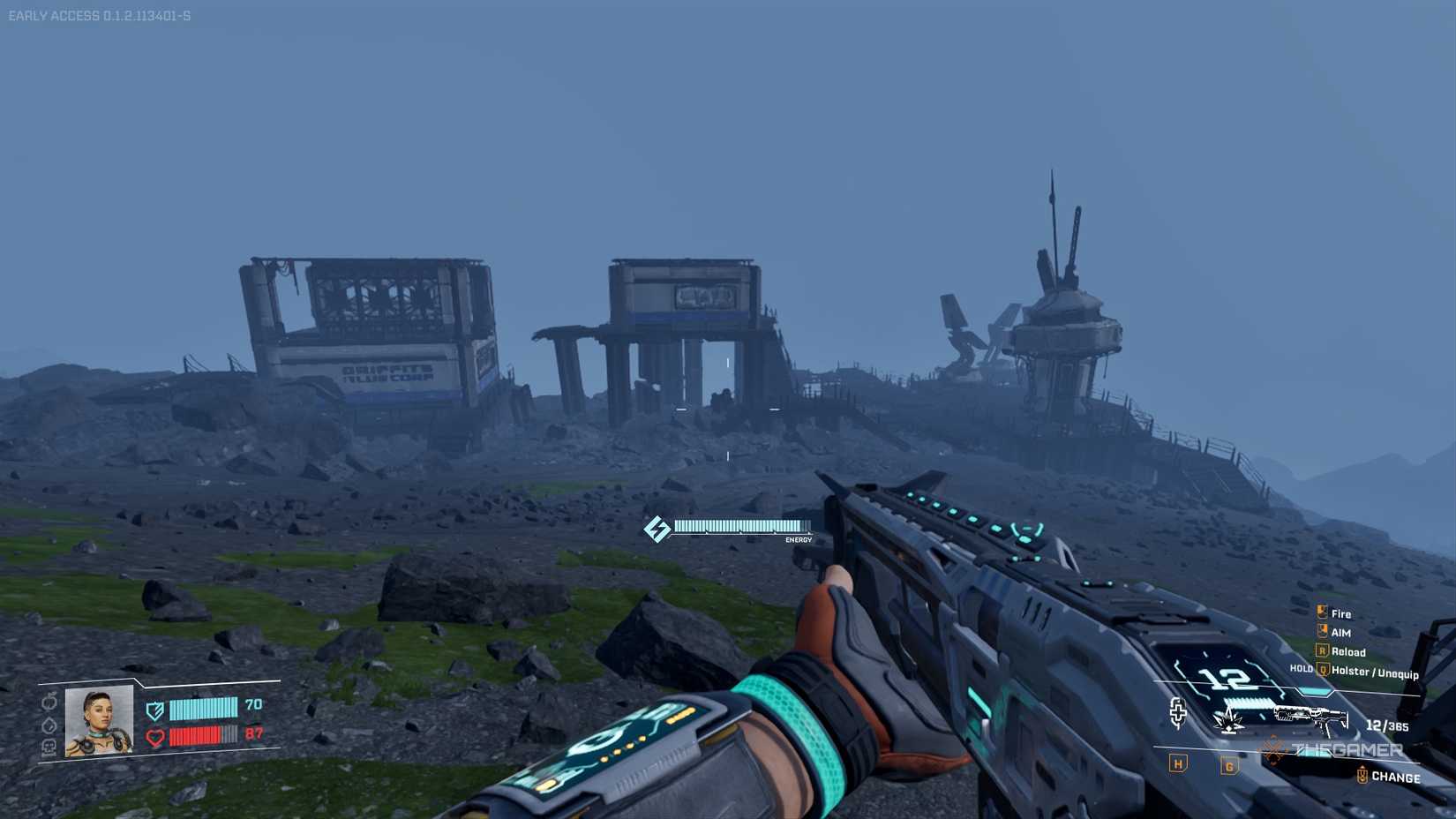The height and width of the screenshot is (819, 1456).
Task: Select the energy bolt icon on the Energy bar
Action: point(657,529)
